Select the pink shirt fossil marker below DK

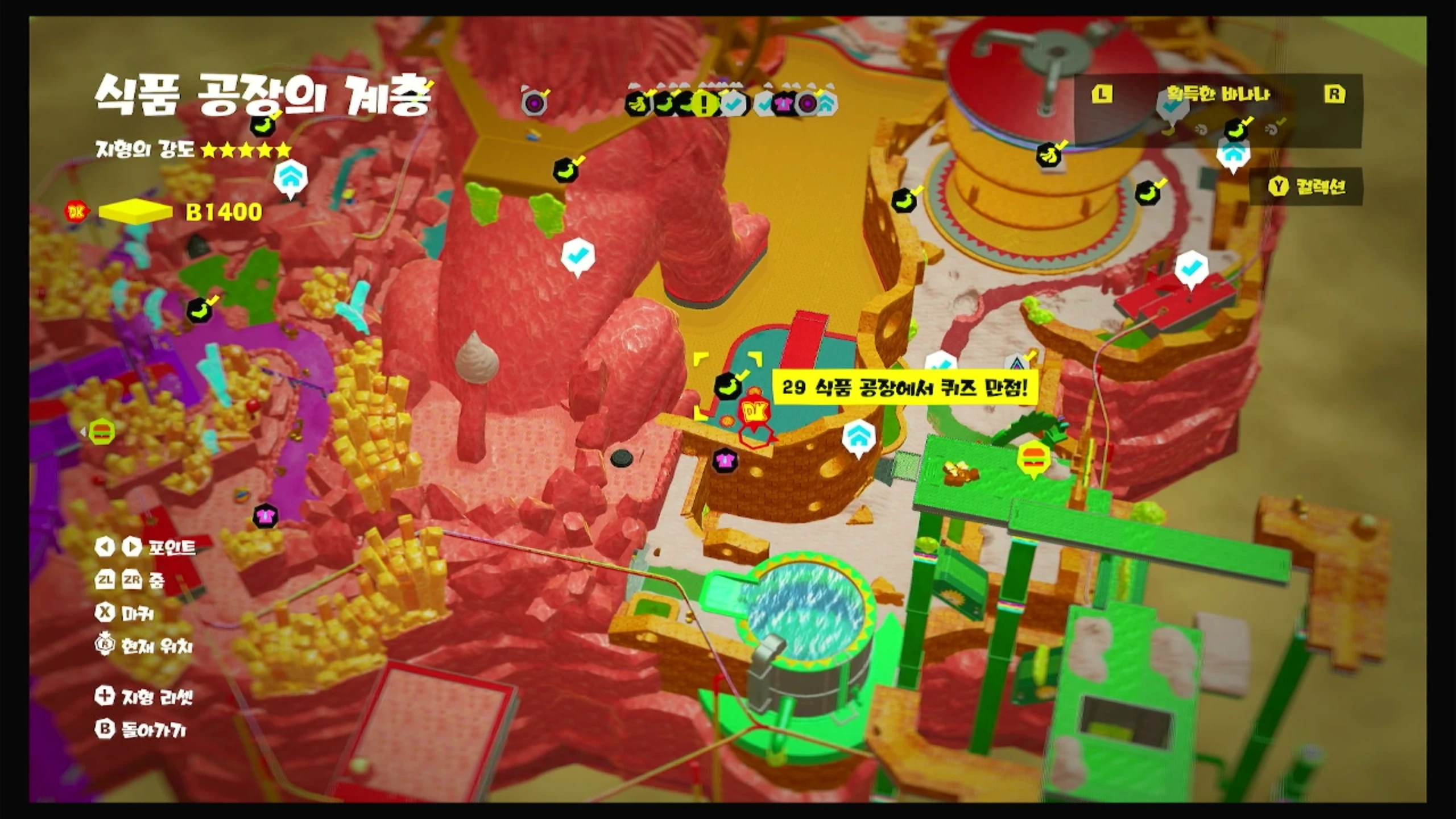pos(725,461)
